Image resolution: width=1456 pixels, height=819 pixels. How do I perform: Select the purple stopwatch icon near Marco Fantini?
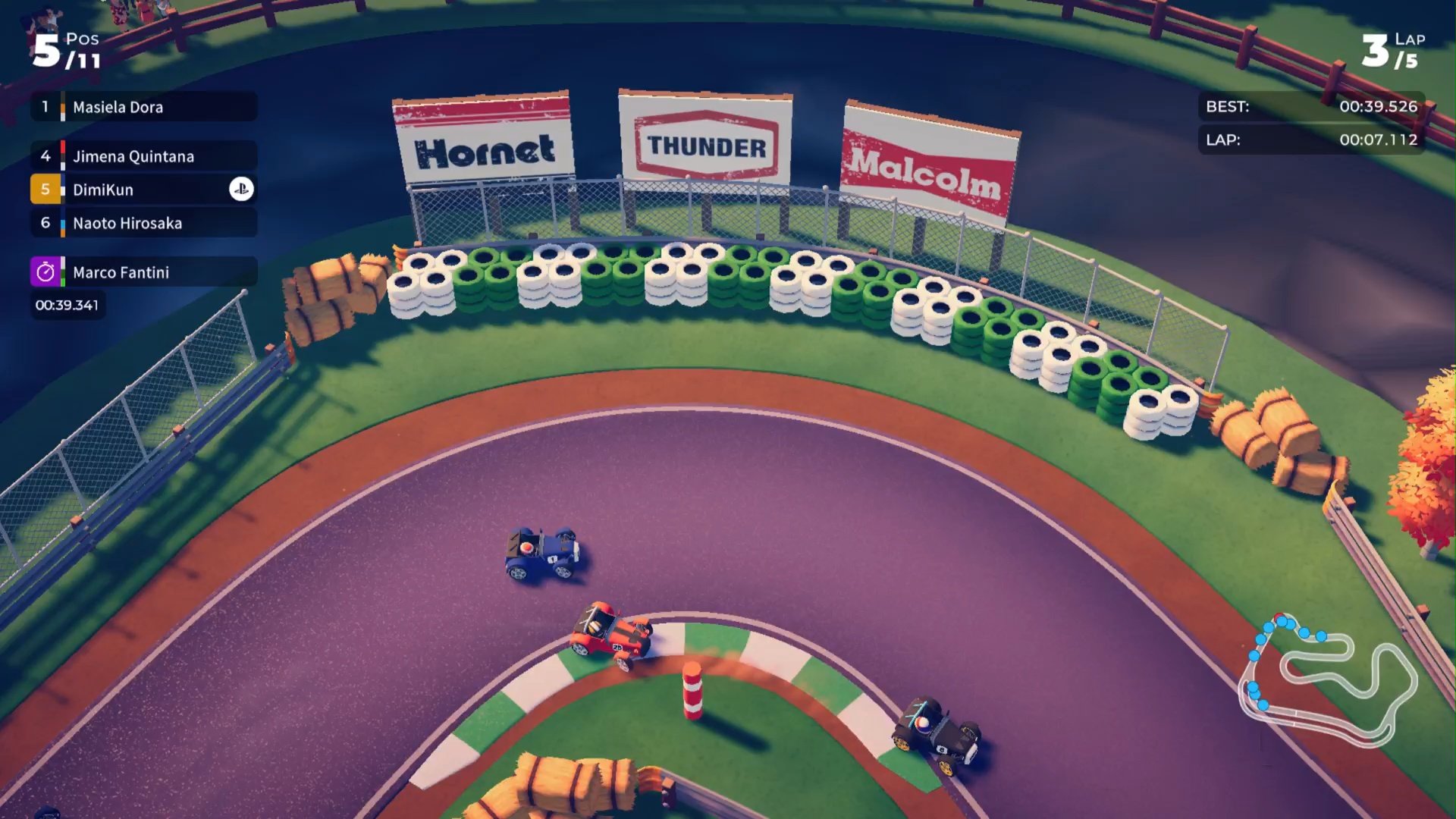45,271
